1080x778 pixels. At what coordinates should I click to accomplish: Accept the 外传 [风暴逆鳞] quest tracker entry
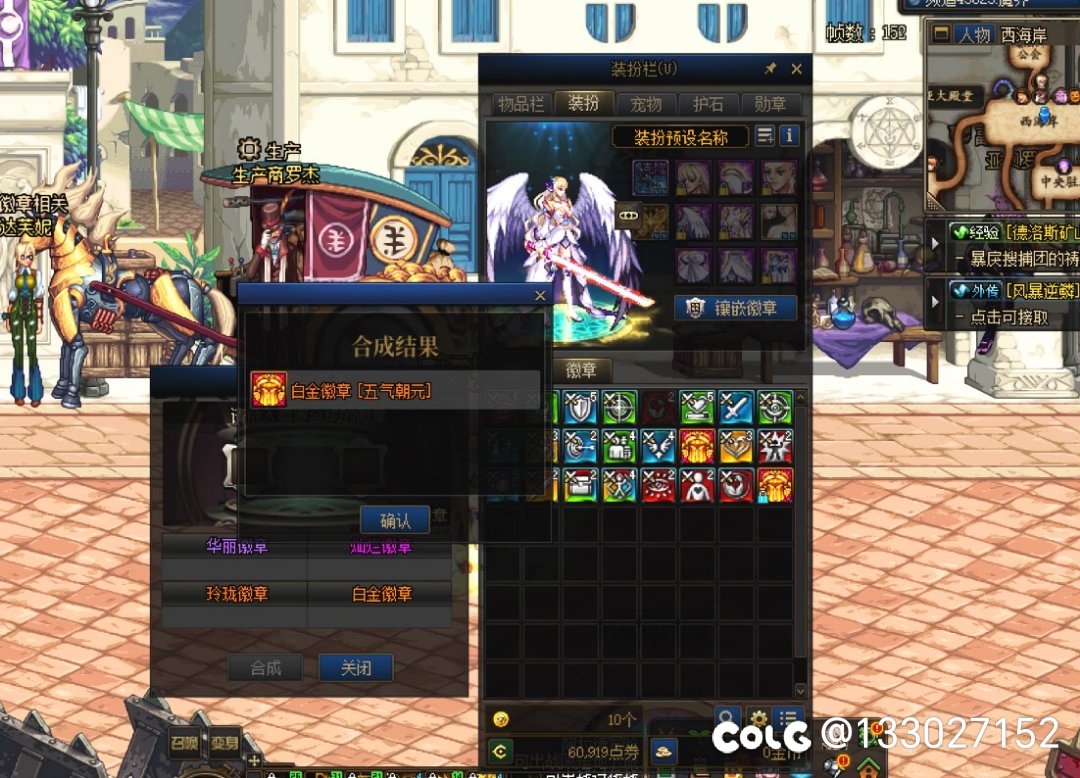[1010, 291]
